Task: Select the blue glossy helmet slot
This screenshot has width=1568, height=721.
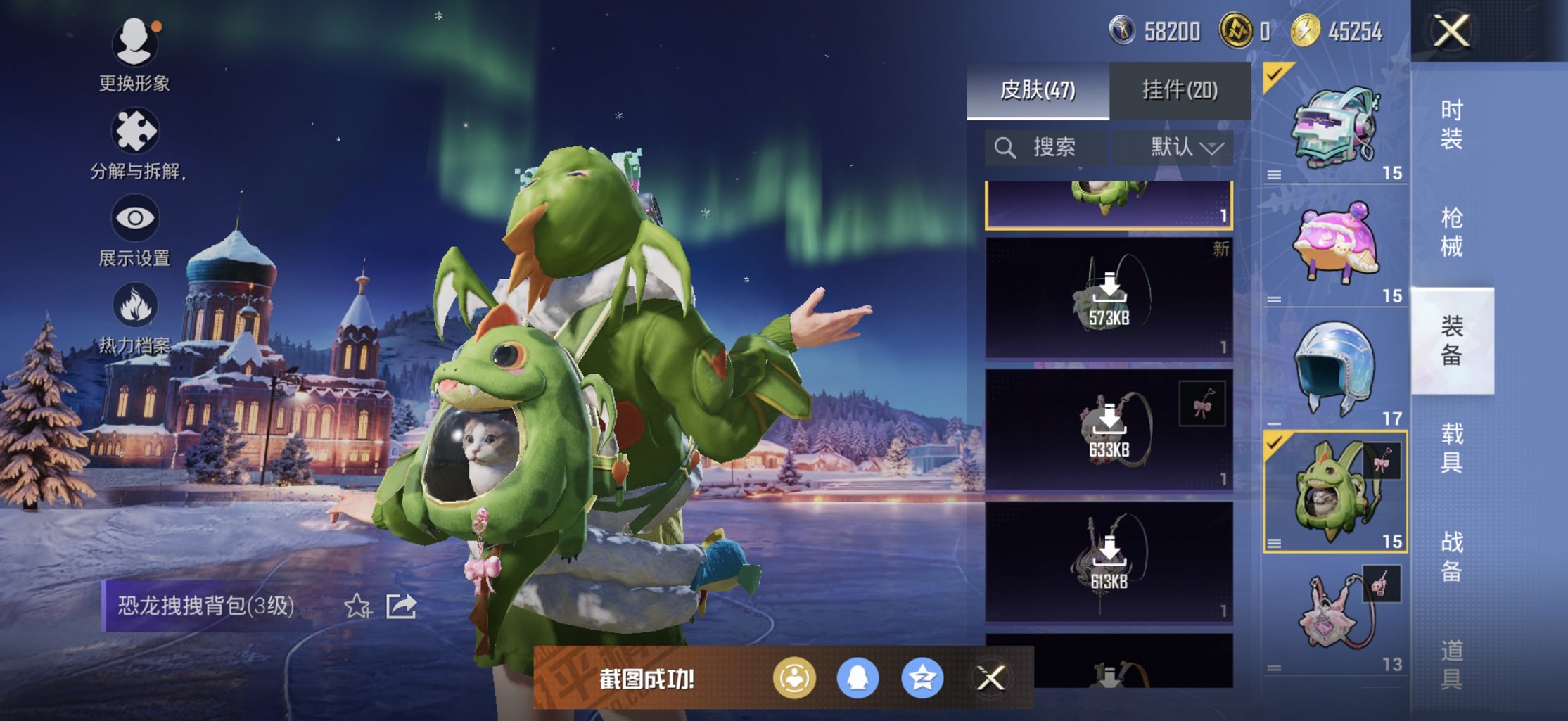Action: [x=1334, y=367]
